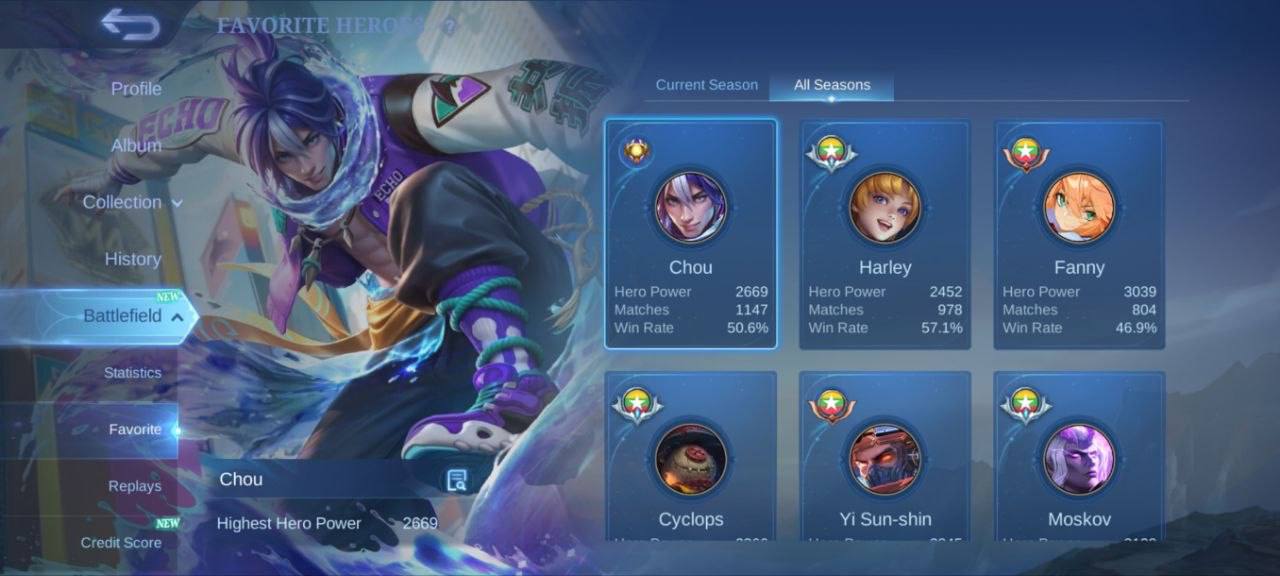
Task: View the Credit Score page
Action: pyautogui.click(x=121, y=543)
